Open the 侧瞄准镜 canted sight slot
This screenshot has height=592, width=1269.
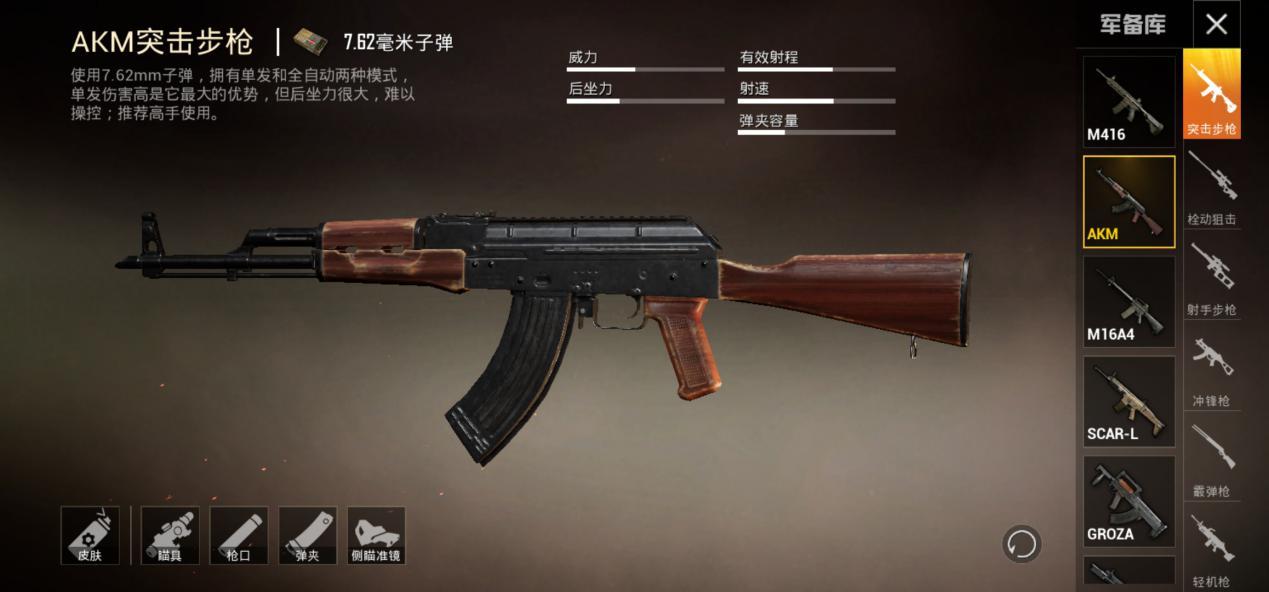(x=376, y=535)
